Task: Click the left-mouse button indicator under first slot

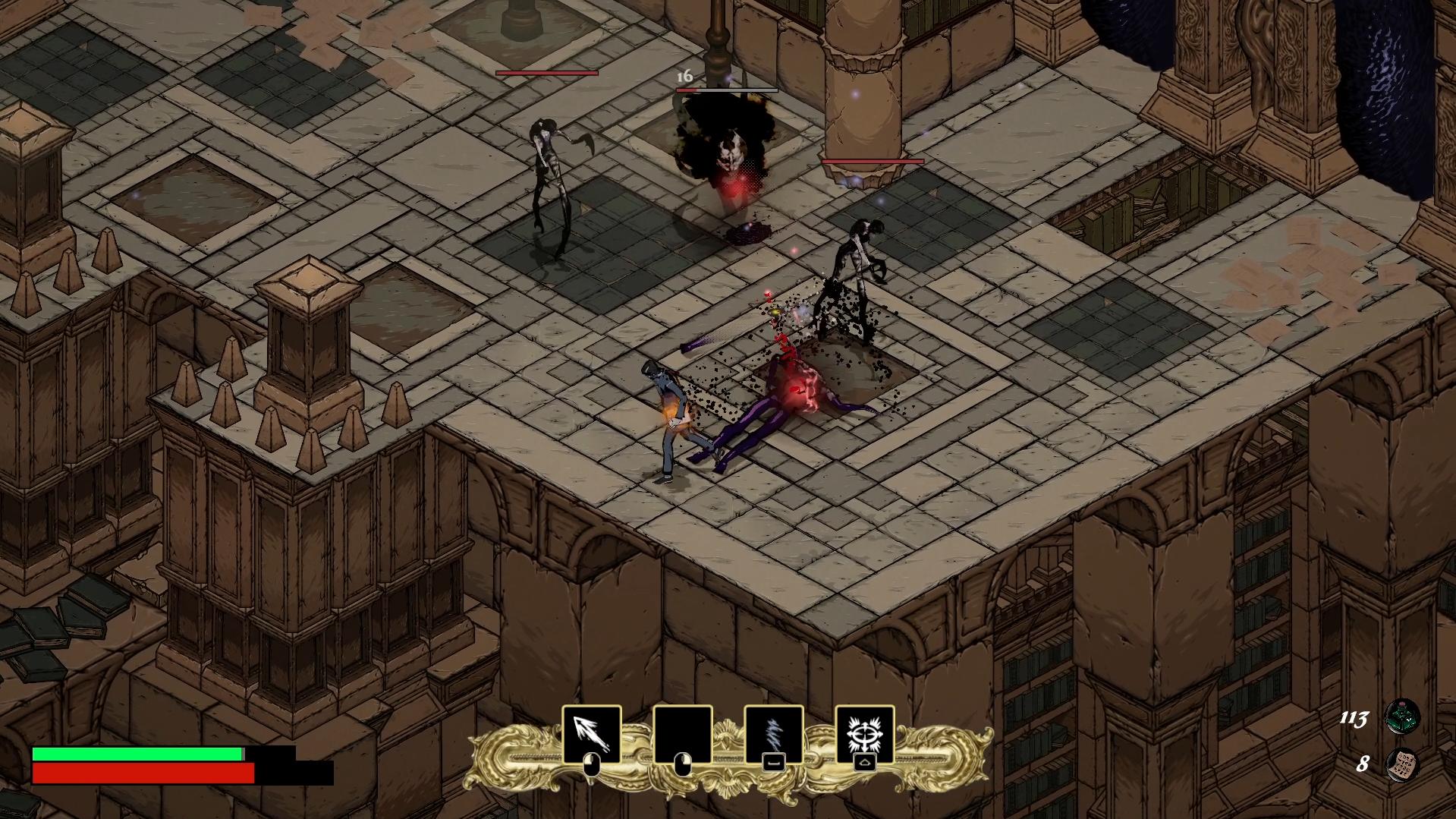Action: pos(594,763)
